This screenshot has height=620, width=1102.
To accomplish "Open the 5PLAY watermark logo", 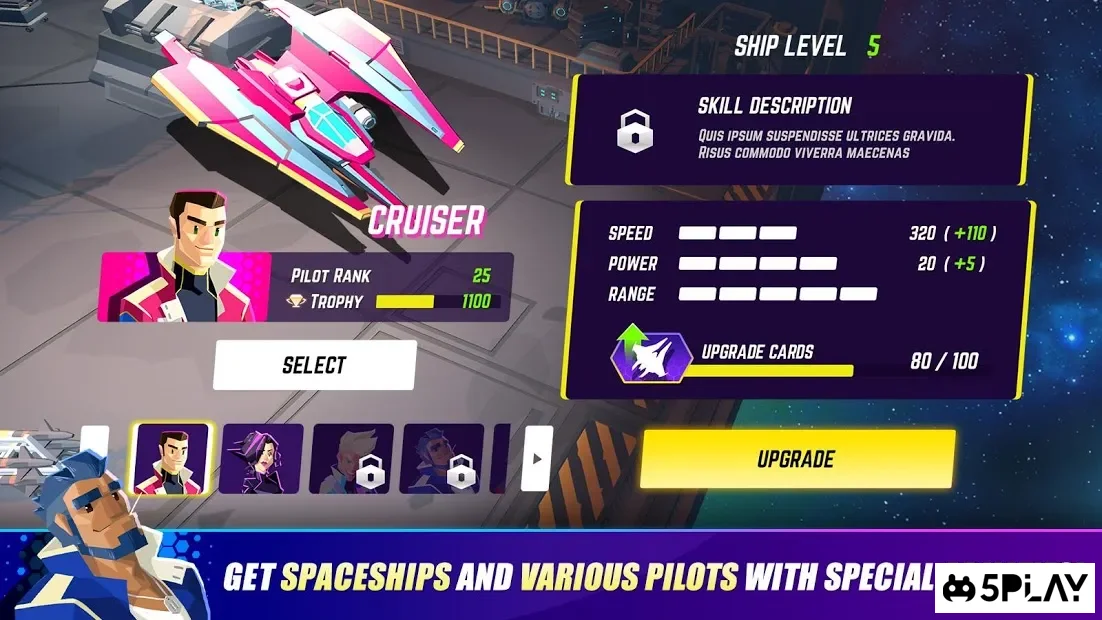I will pyautogui.click(x=1016, y=588).
